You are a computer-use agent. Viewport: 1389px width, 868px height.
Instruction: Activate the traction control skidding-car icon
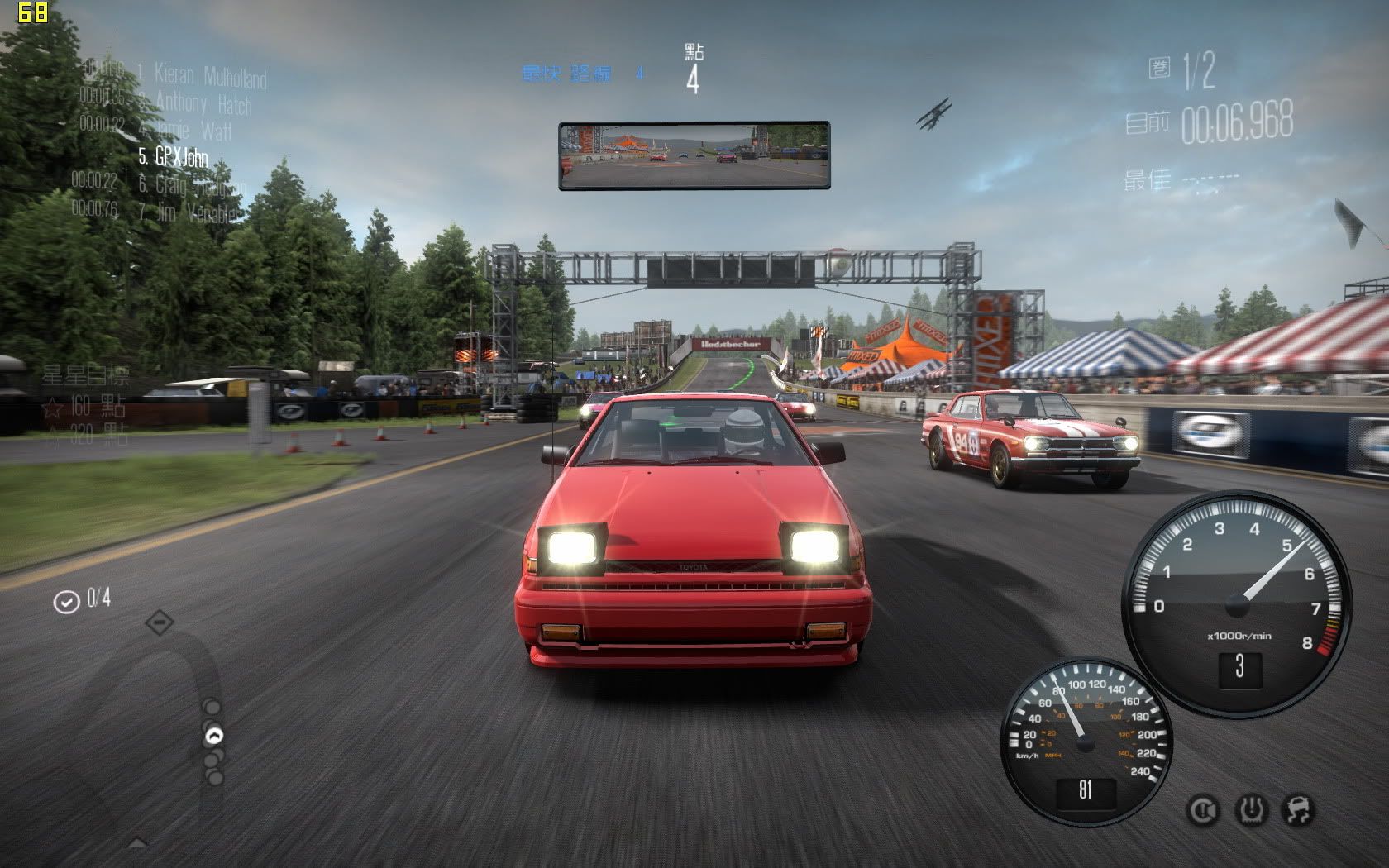coord(1298,810)
